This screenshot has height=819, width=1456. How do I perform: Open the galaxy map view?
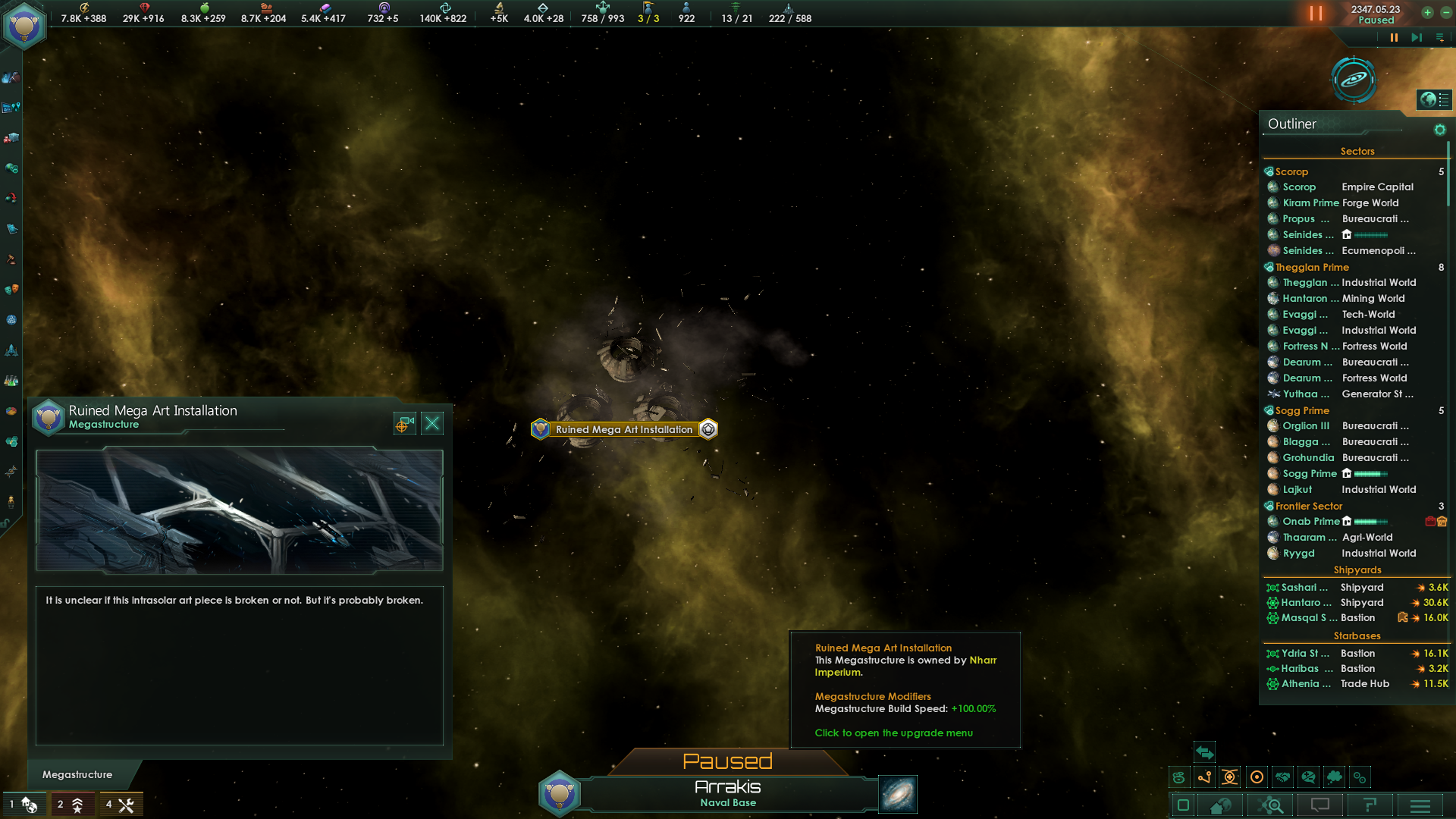[x=1354, y=80]
